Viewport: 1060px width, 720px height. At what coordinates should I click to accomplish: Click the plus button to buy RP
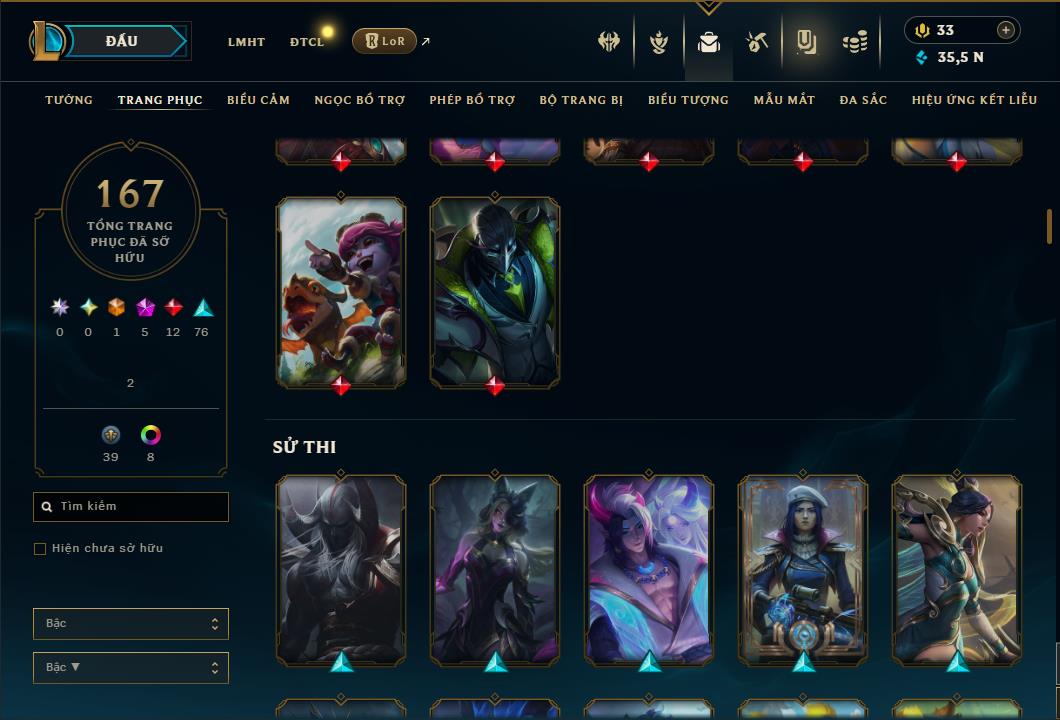[x=1006, y=30]
